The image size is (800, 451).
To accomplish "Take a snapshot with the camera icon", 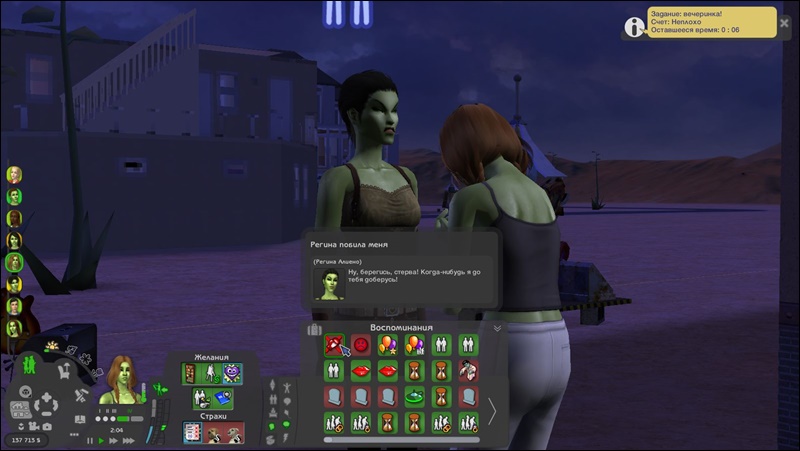I will coord(48,426).
